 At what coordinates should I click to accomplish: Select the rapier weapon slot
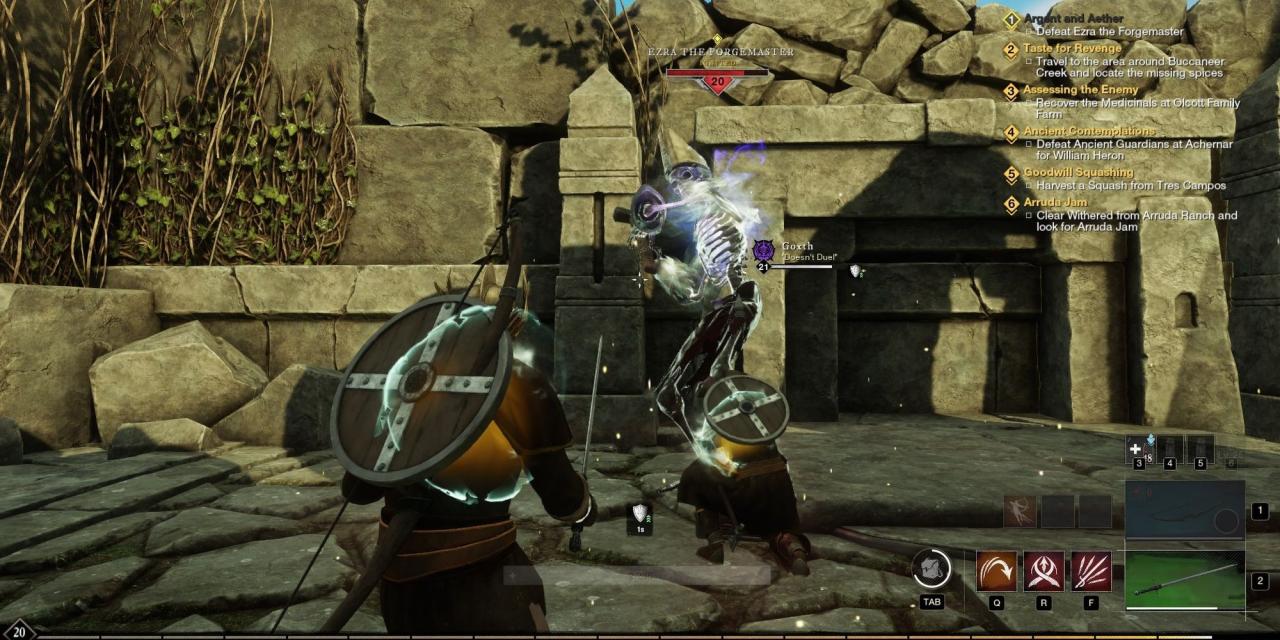coord(1184,580)
